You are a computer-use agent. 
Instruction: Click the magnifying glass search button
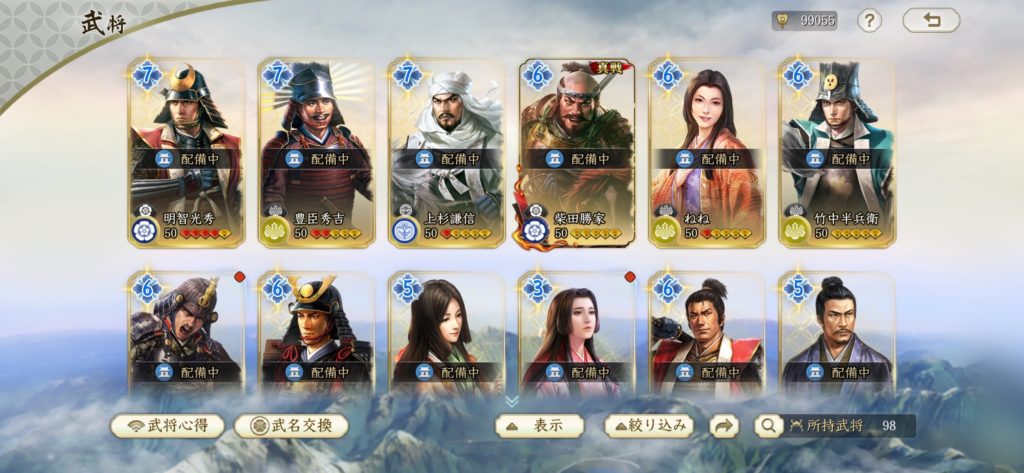click(767, 426)
